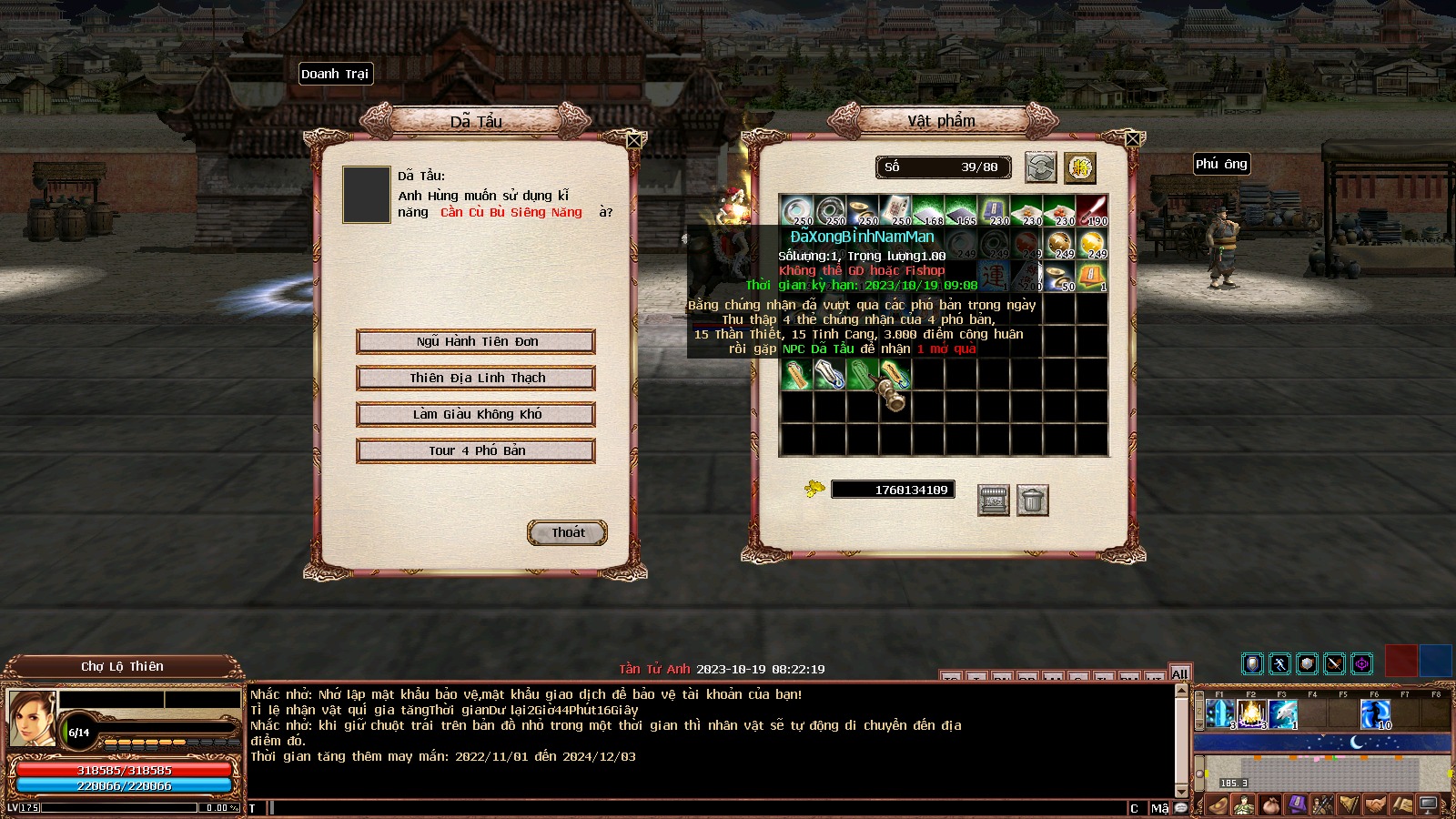This screenshot has width=1456, height=819.
Task: Sort the inventory with the refresh arrows button
Action: (x=1040, y=167)
